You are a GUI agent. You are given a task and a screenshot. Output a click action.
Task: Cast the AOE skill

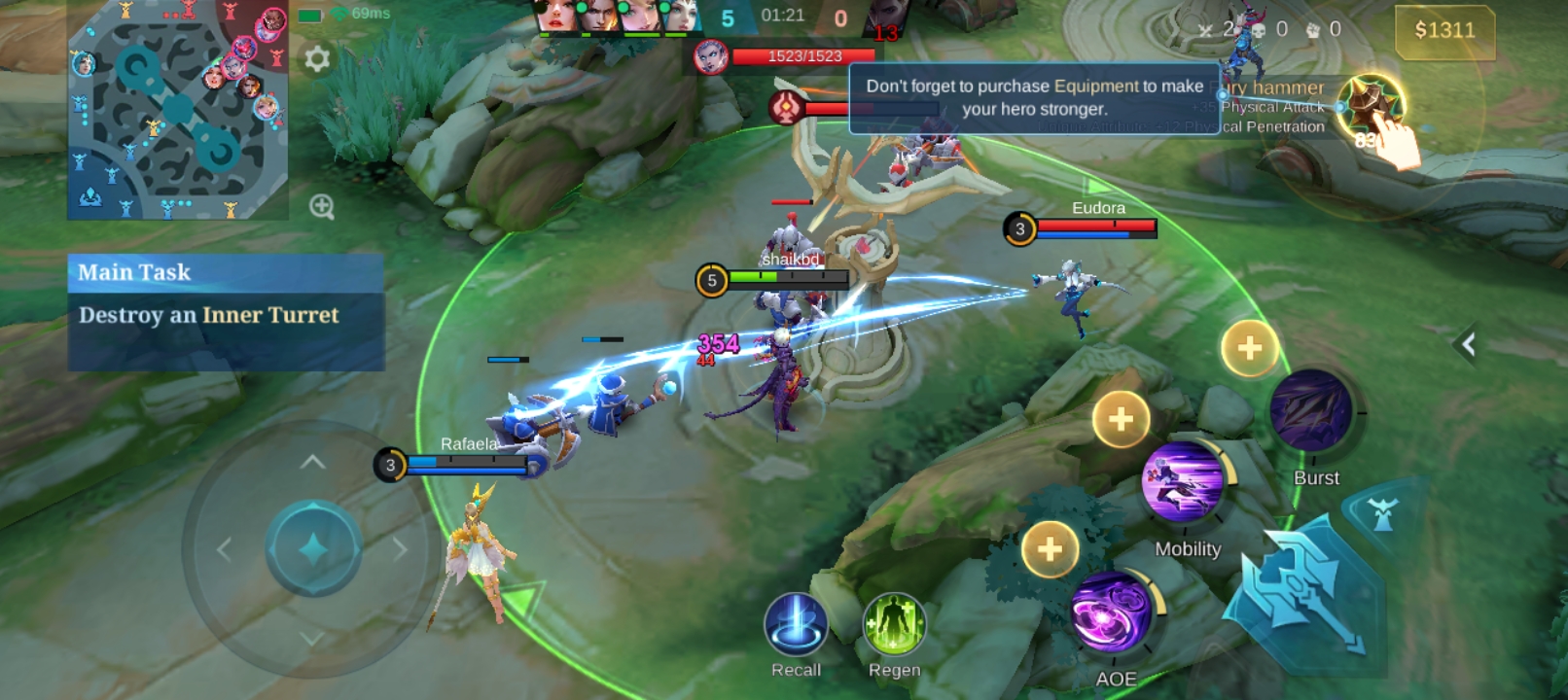(1112, 612)
